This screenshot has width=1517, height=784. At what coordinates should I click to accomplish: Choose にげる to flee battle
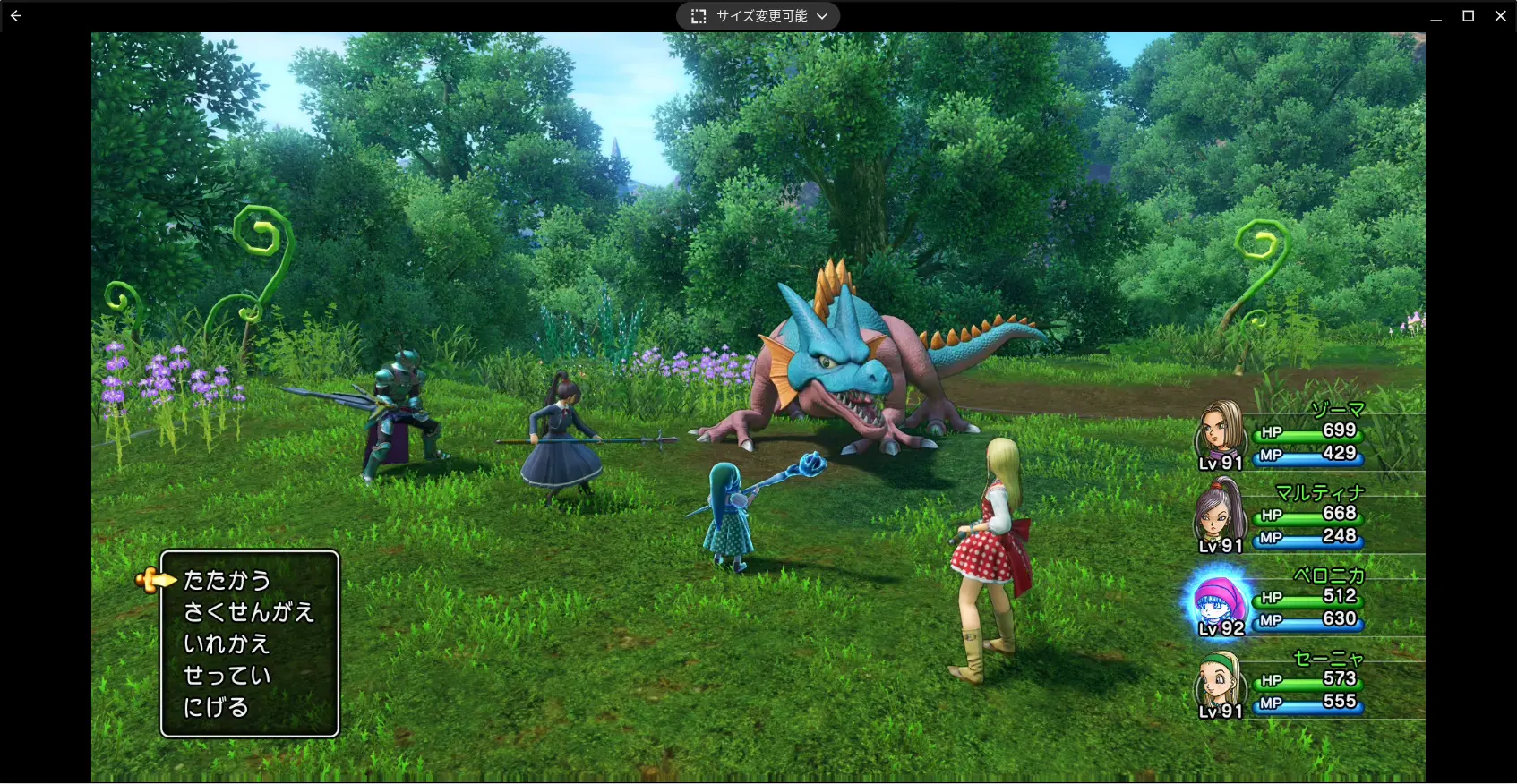point(216,708)
